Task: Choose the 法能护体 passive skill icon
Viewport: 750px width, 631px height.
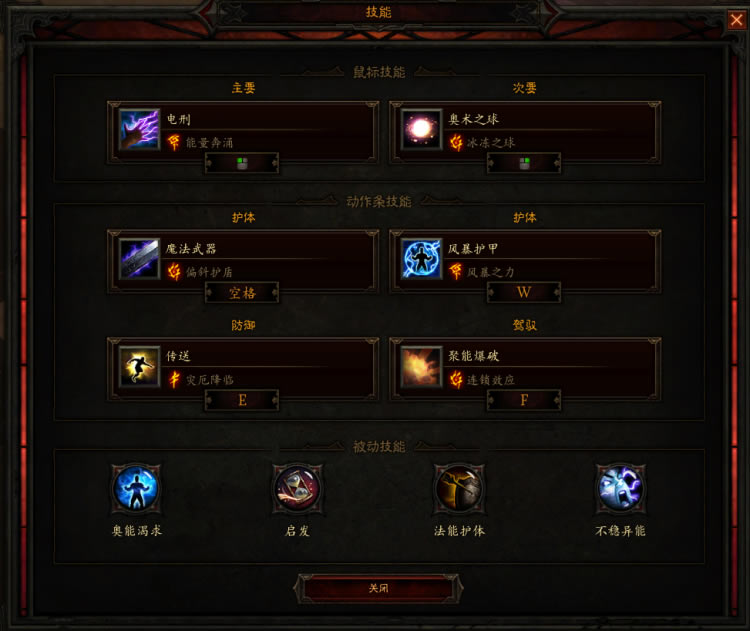Action: pyautogui.click(x=459, y=489)
